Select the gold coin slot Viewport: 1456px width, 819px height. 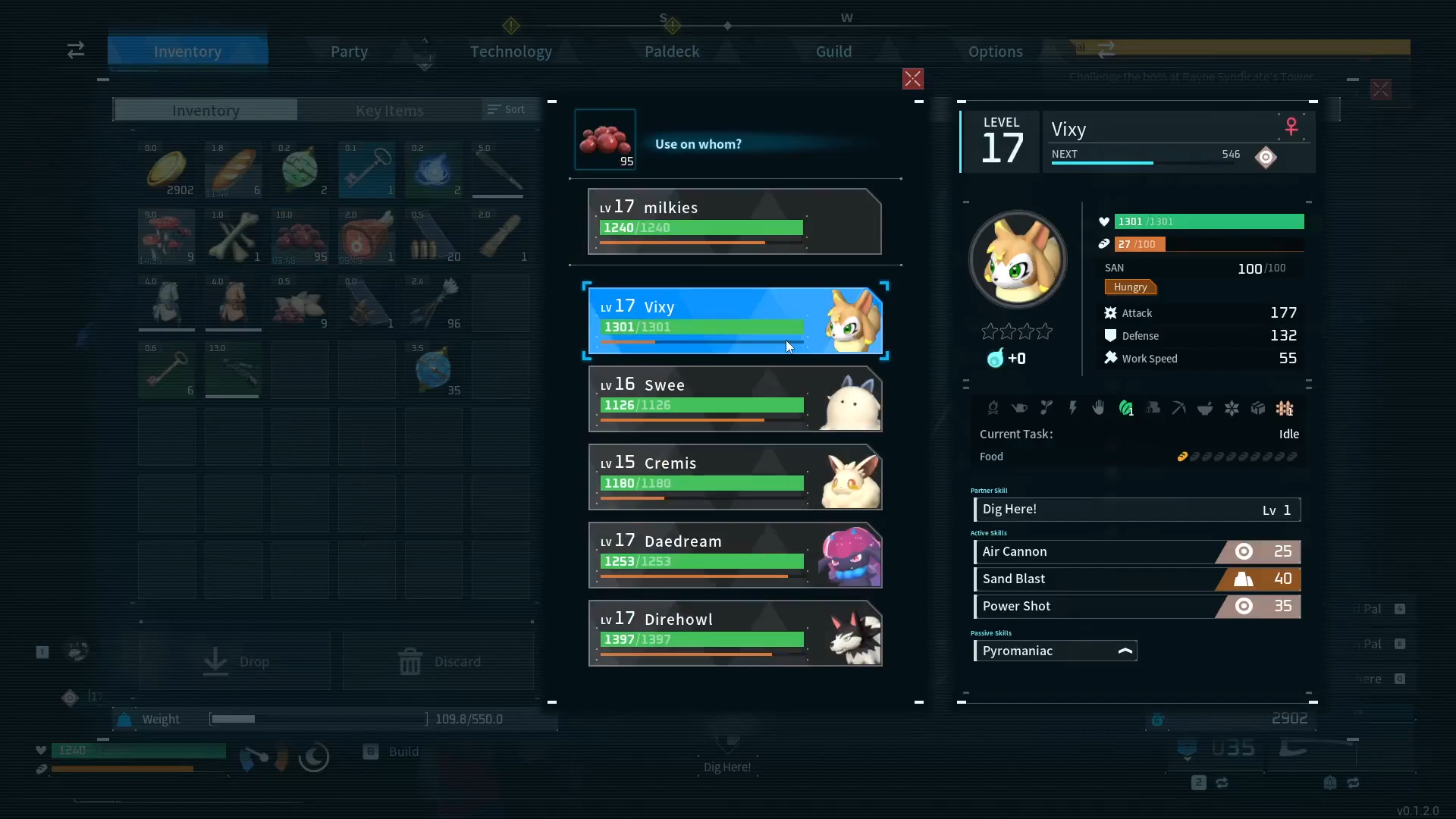pyautogui.click(x=167, y=170)
